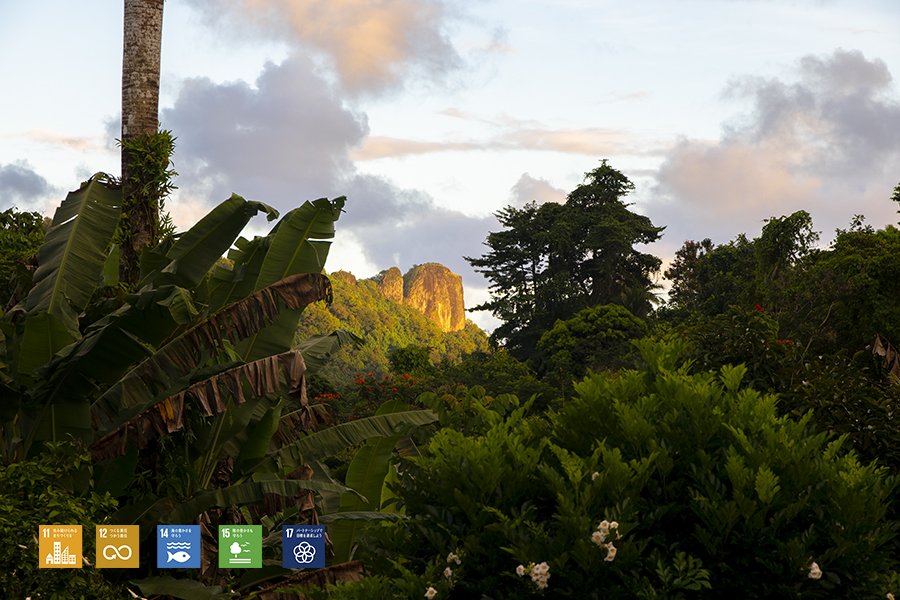900x600 pixels.
Task: Select the SDG 12 infinity loop icon
Action: point(117,547)
